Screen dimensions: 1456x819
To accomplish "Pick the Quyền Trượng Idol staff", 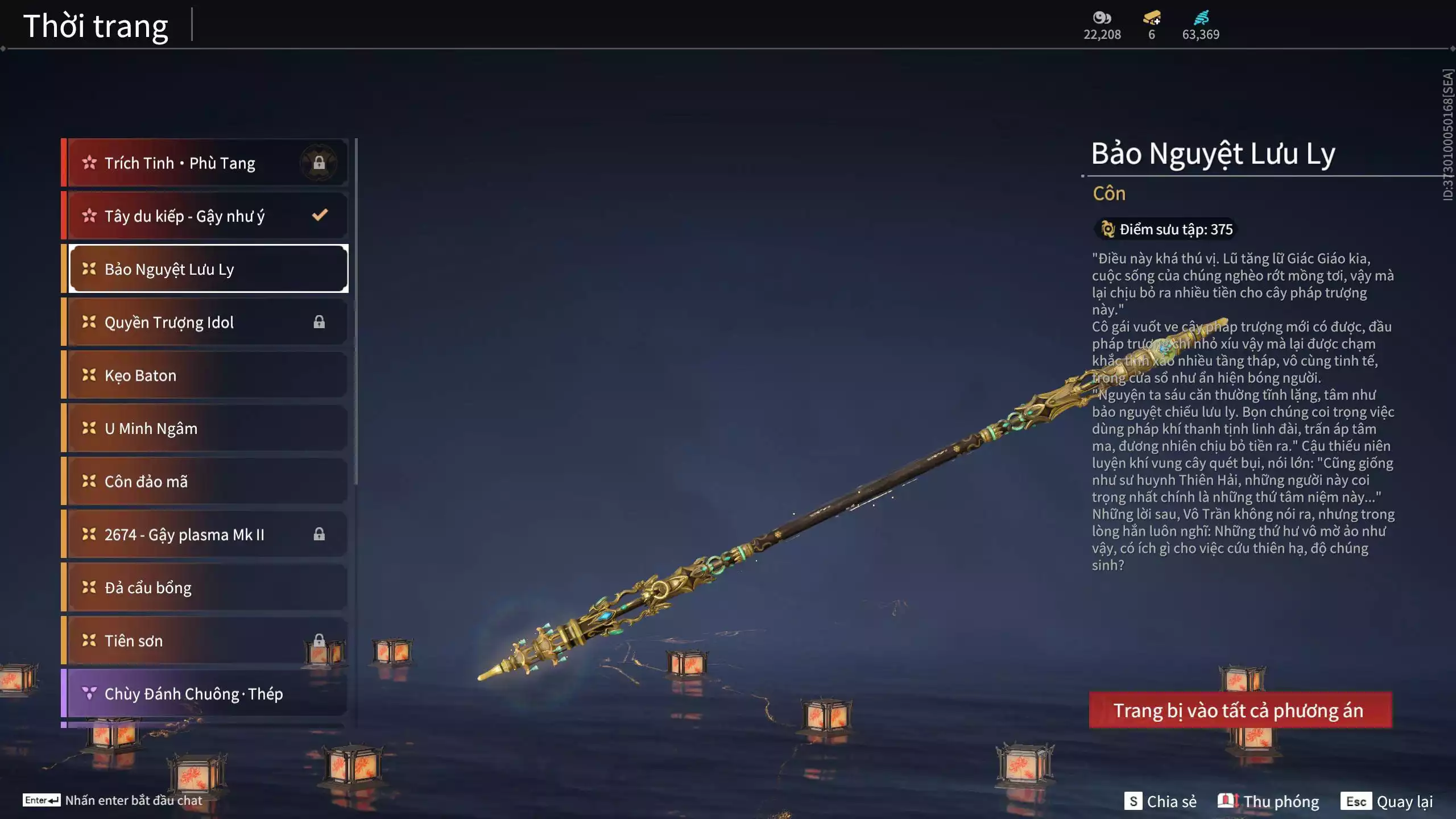I will (205, 322).
